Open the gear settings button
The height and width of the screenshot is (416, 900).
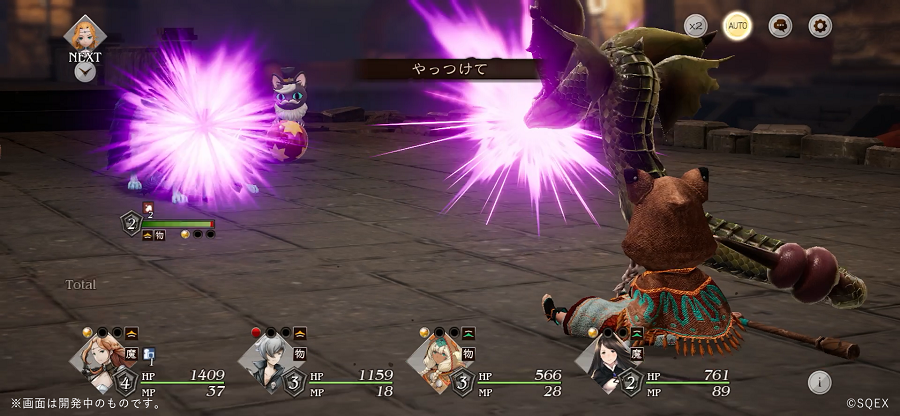coord(820,26)
